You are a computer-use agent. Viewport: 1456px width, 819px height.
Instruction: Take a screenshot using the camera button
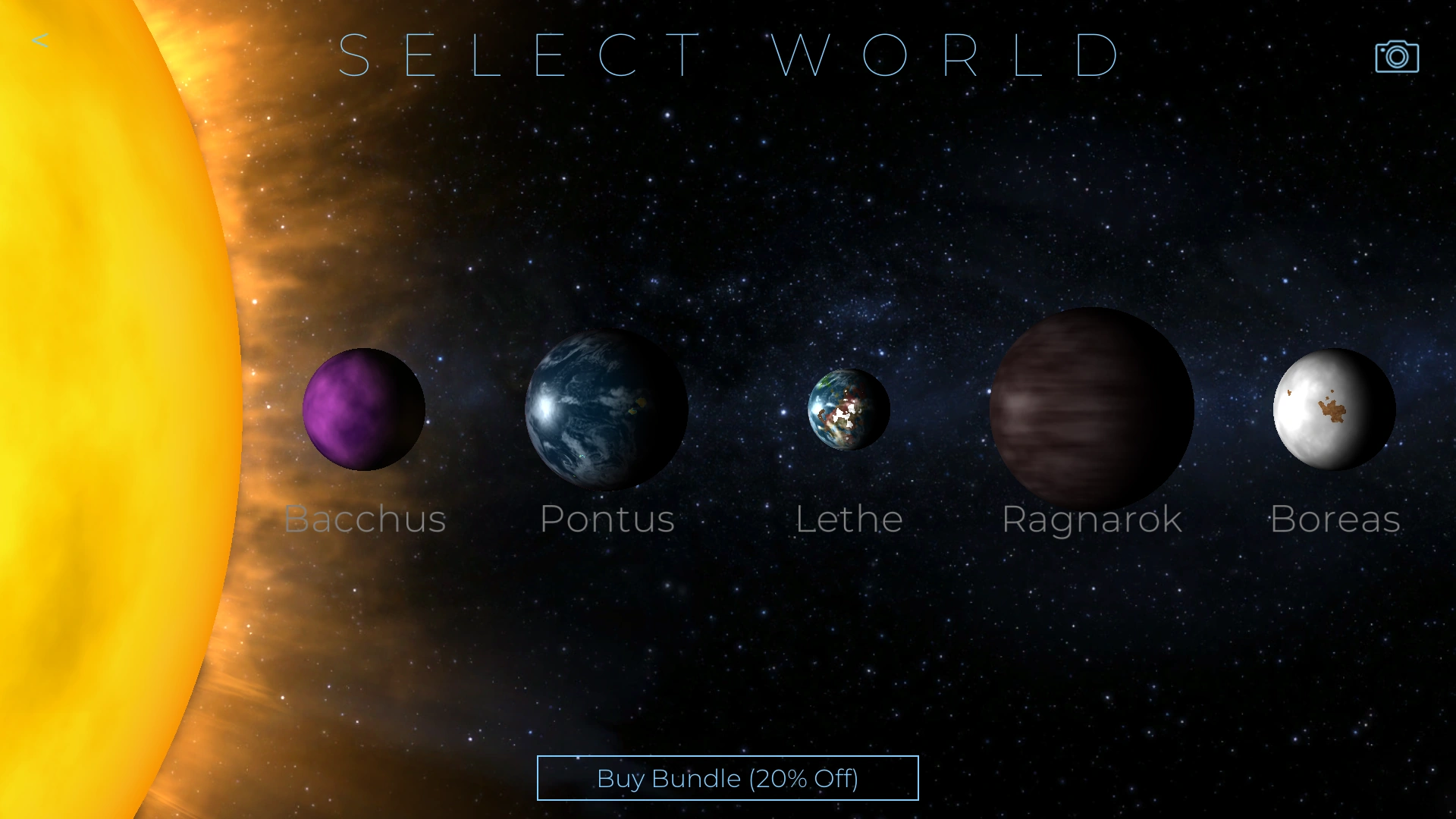[x=1395, y=55]
